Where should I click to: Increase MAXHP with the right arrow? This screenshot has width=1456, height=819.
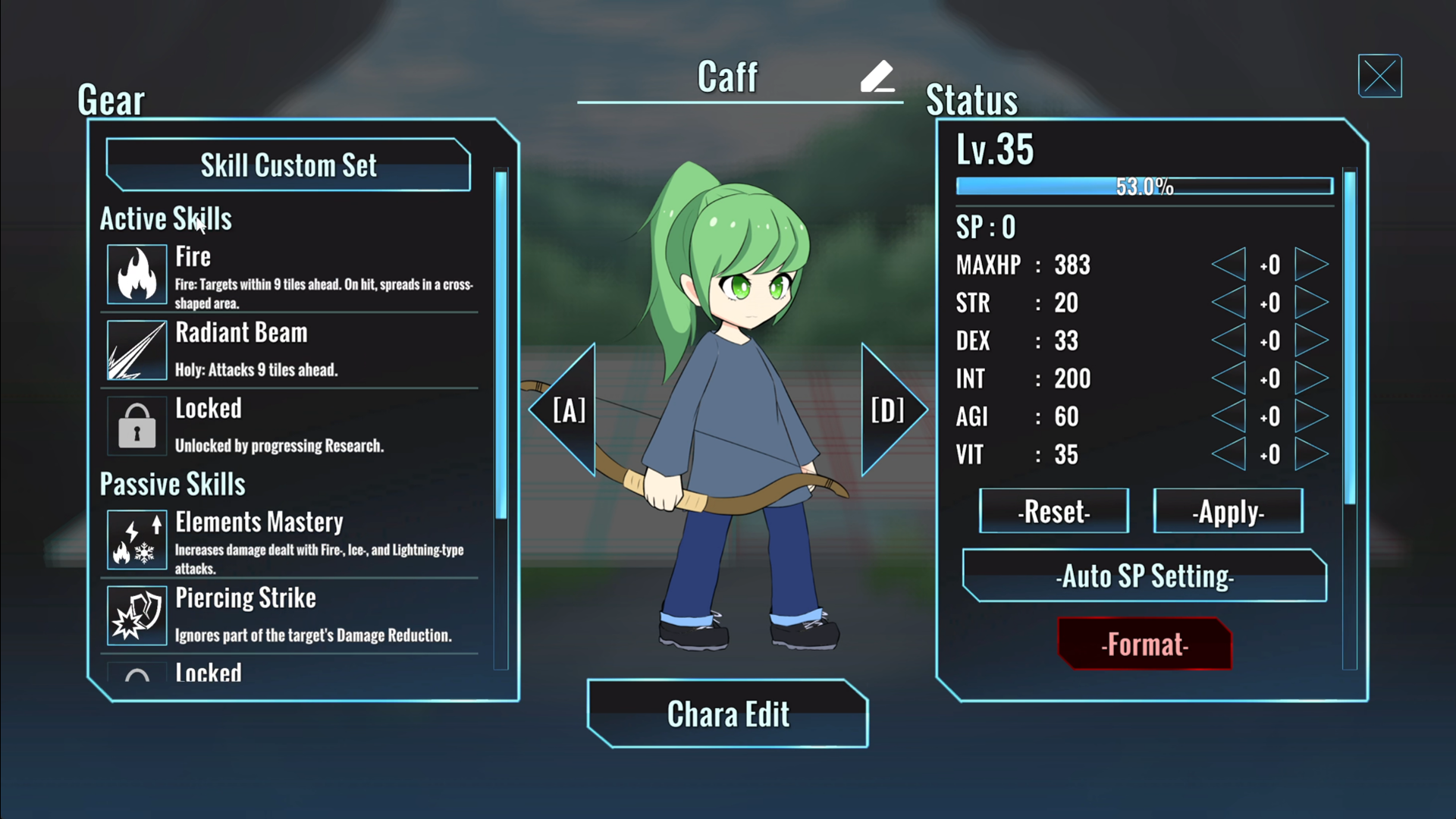point(1311,265)
